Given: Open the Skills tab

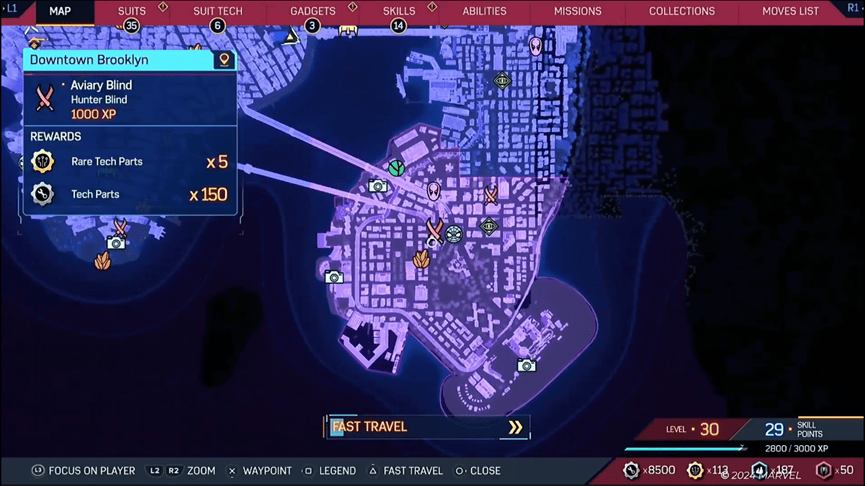Looking at the screenshot, I should click(x=399, y=11).
